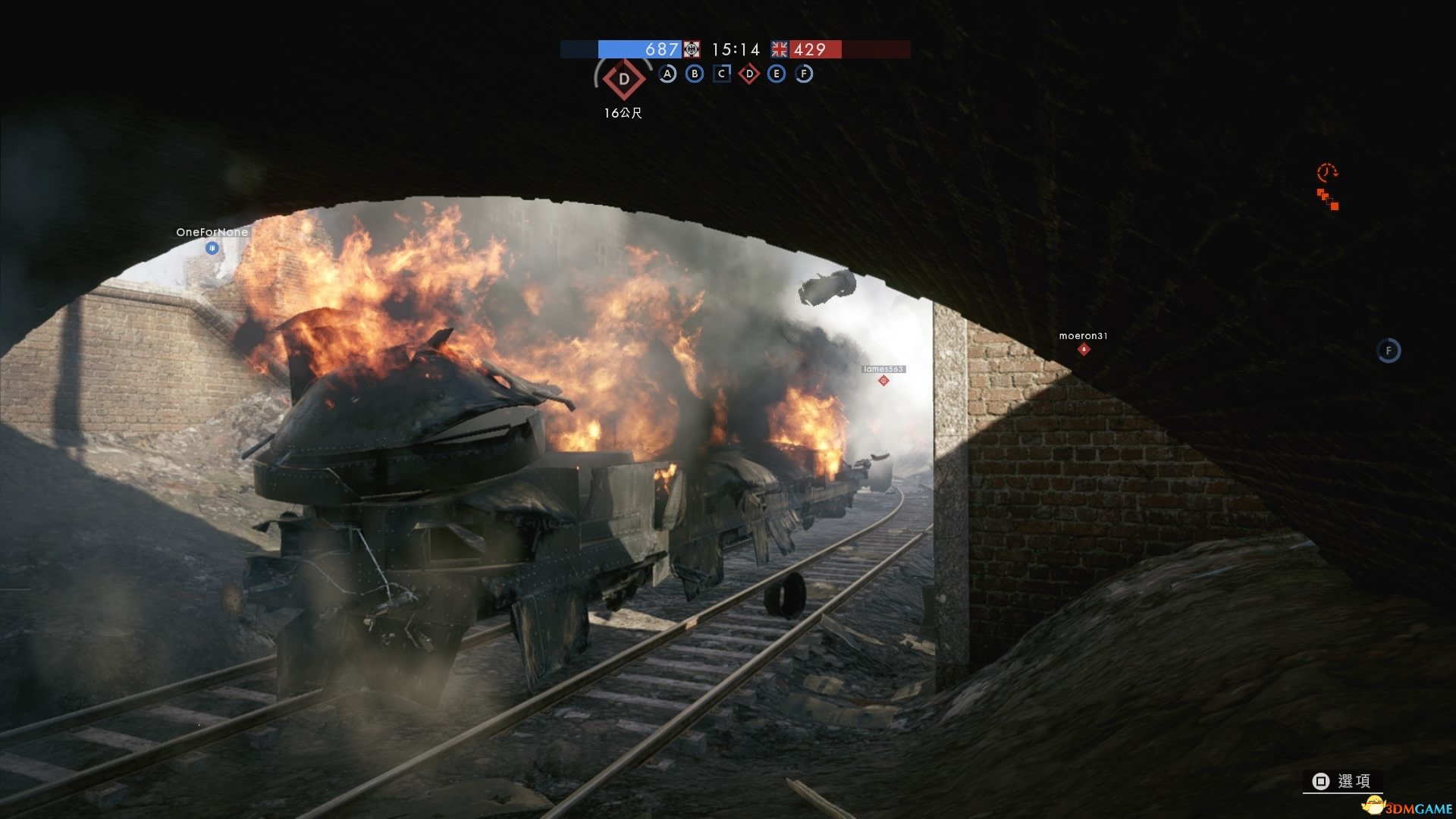Select the james563 enemy player tag

coord(883,369)
